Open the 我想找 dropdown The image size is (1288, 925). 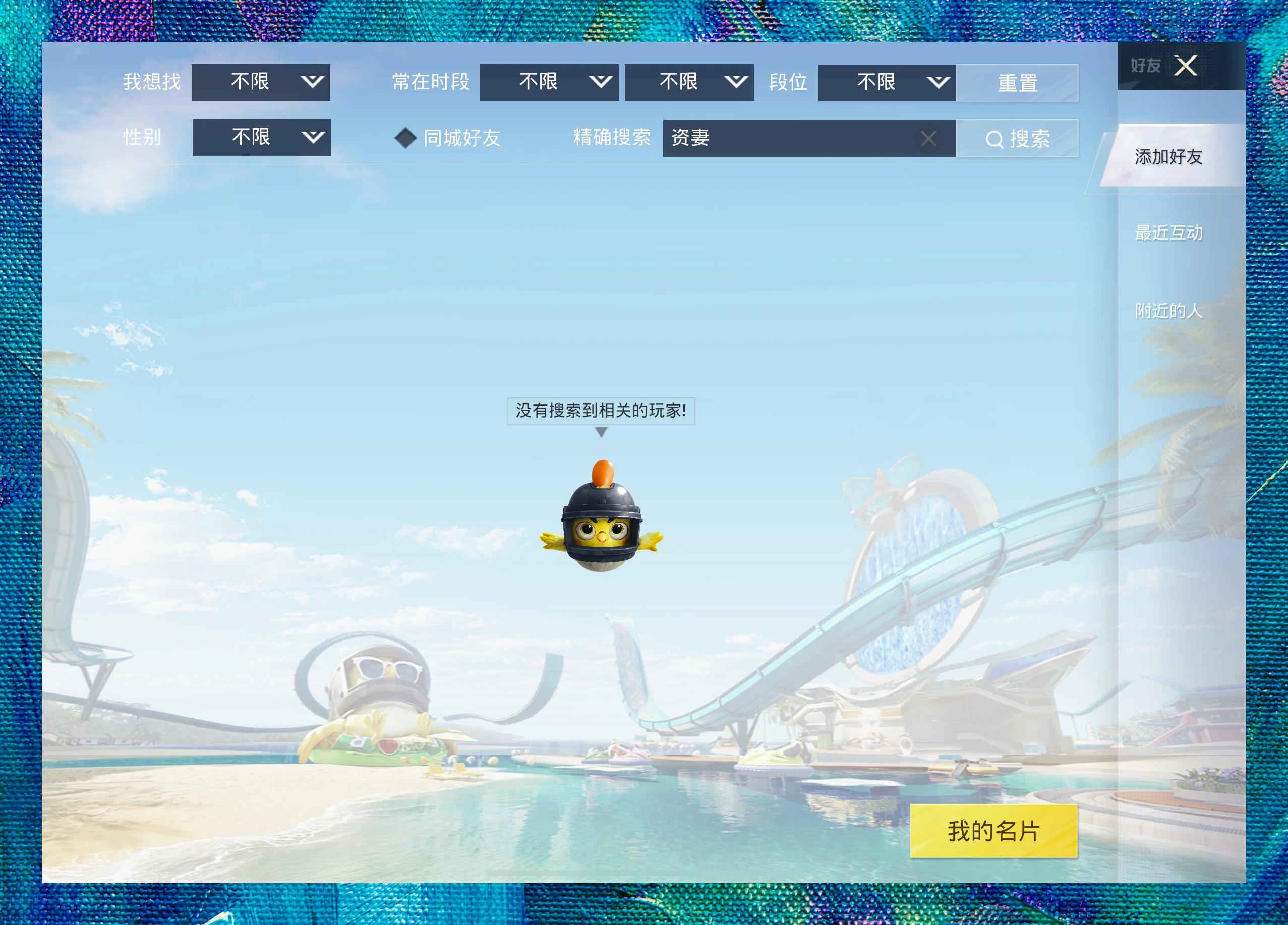coord(261,82)
